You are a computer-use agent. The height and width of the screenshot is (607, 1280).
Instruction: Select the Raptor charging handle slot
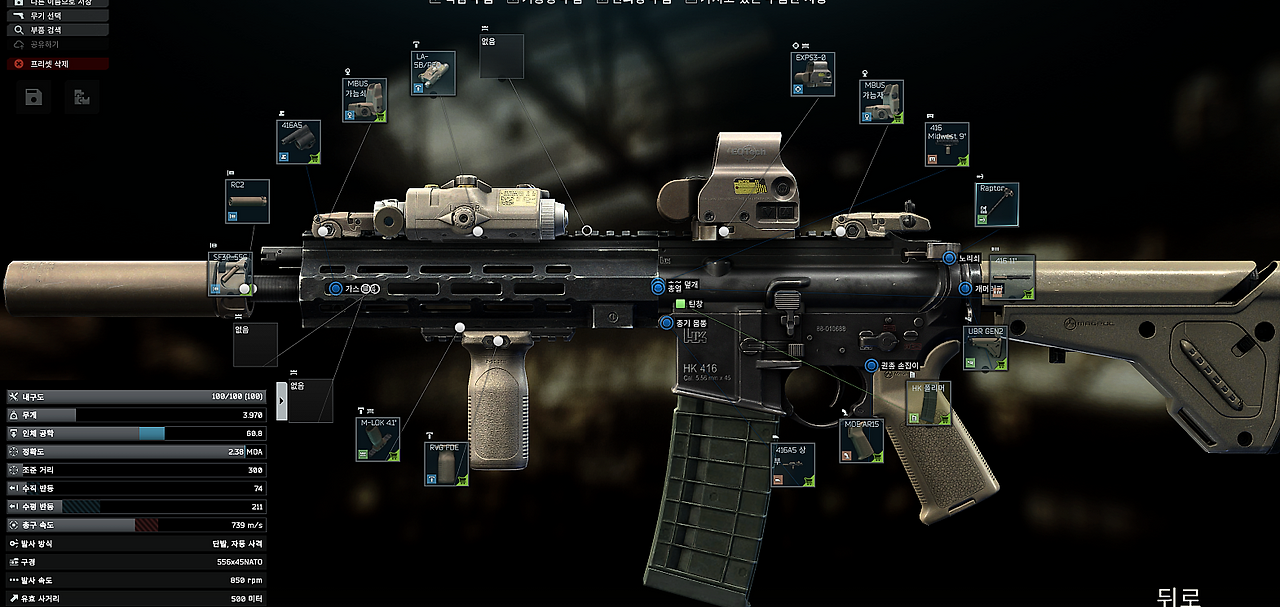point(997,204)
